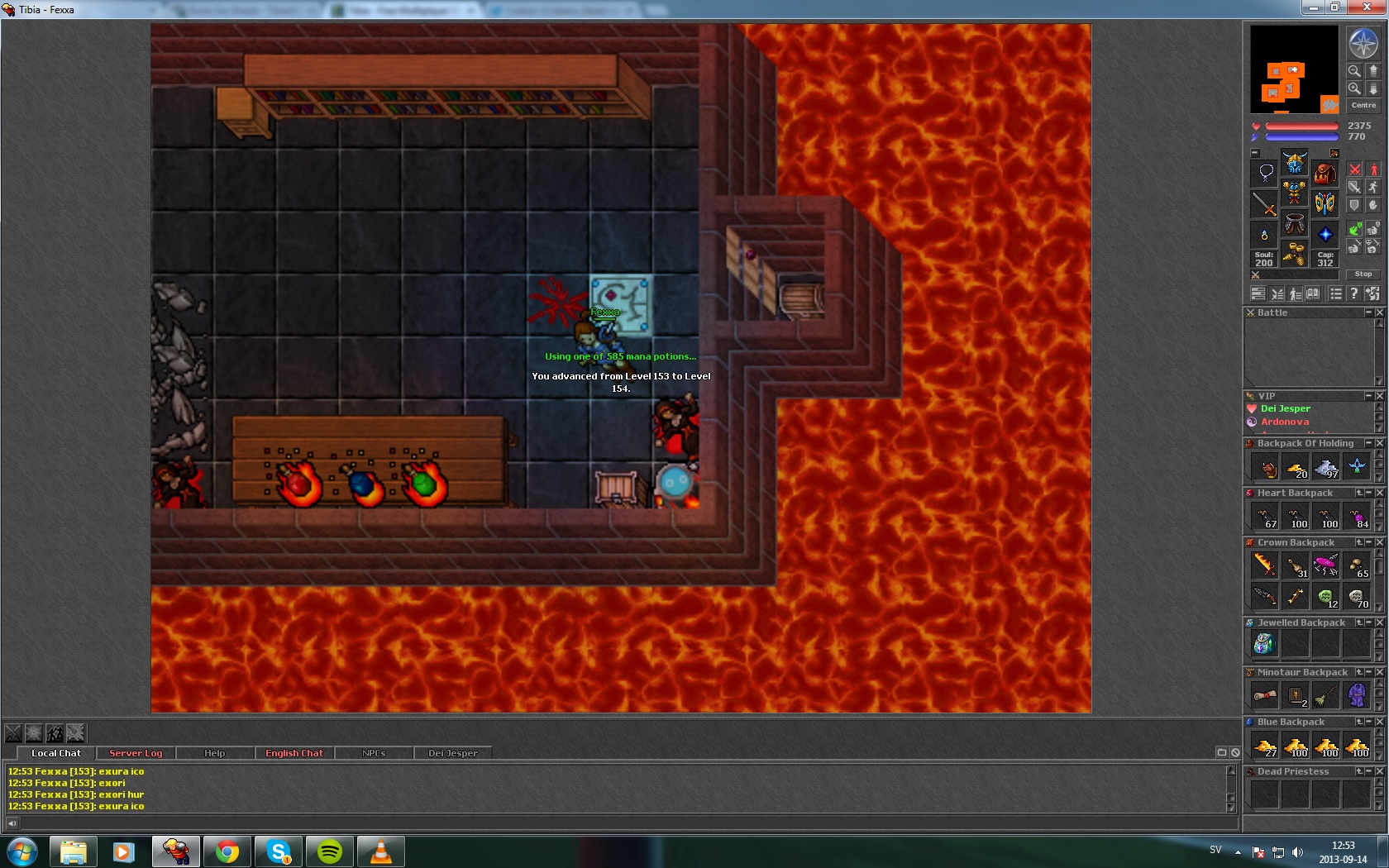Open the equipped red backpack slot
Screen dimensions: 1389x868
pyautogui.click(x=1325, y=173)
